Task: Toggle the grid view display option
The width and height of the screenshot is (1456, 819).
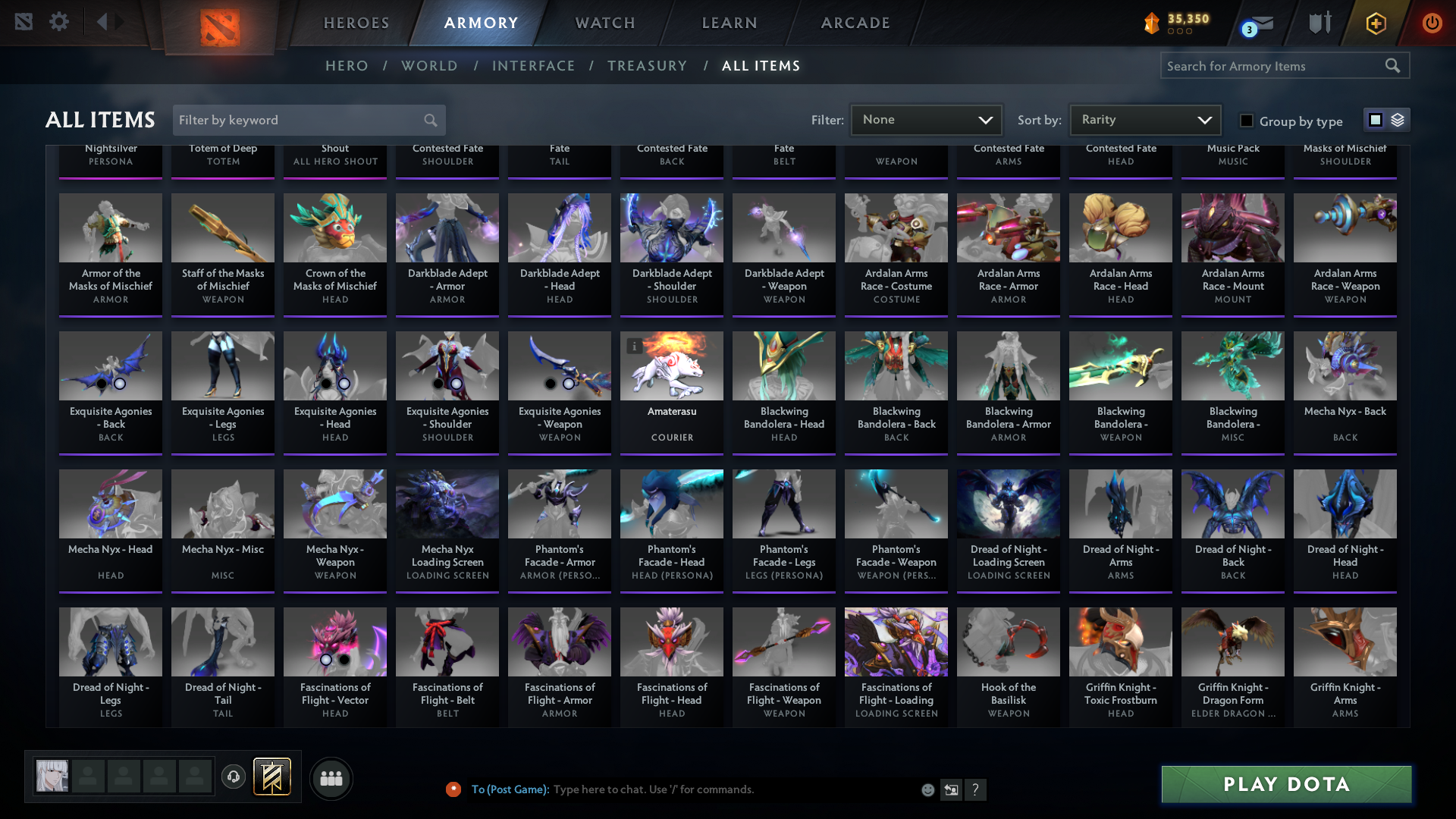Action: [x=1375, y=119]
